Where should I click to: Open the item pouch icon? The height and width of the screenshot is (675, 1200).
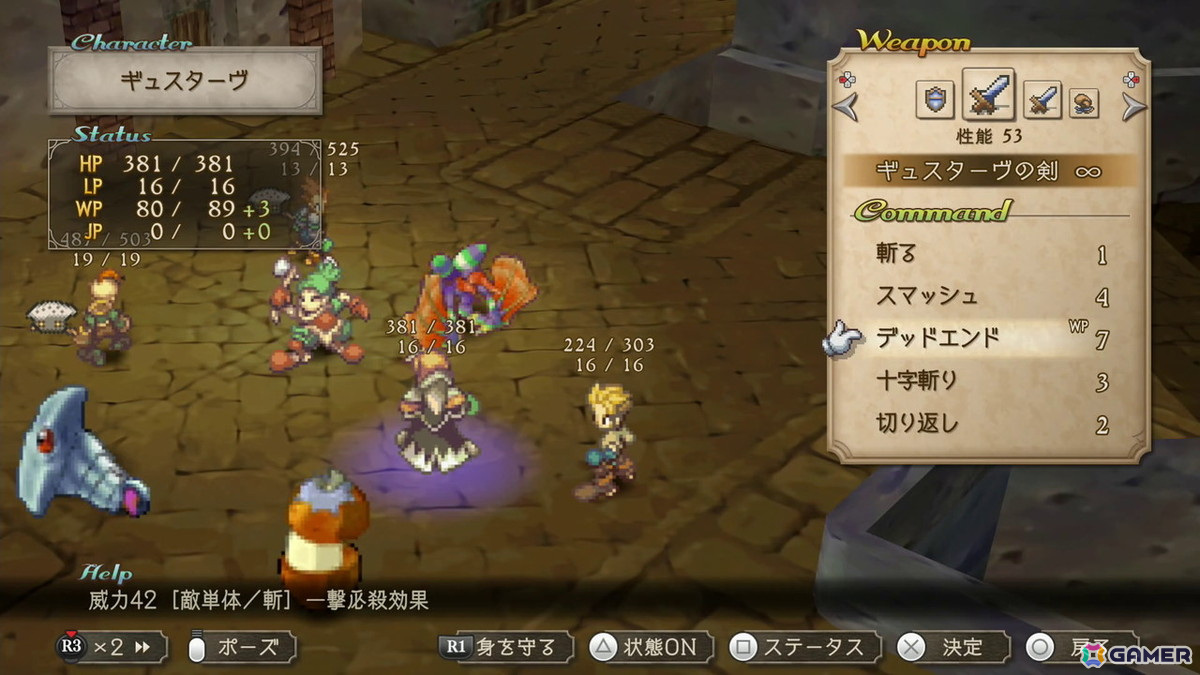click(1084, 102)
